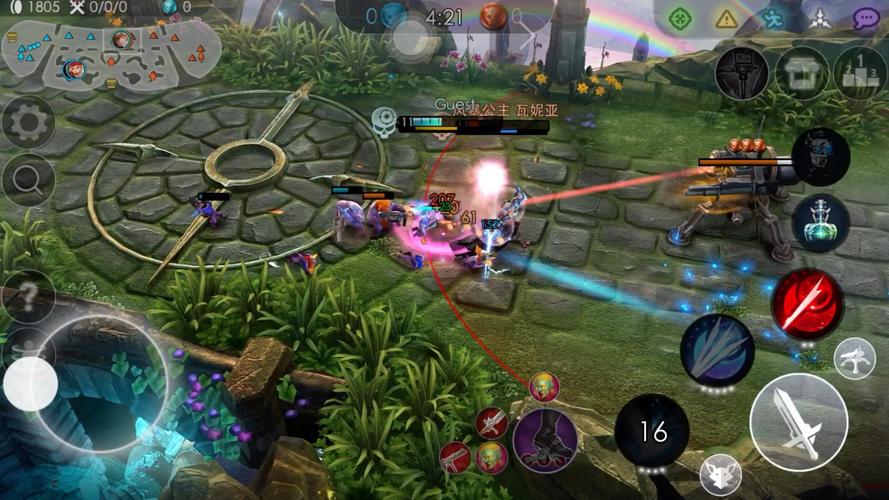Send the yellow warning triangle ping
Screen dimensions: 889x500
tap(727, 18)
